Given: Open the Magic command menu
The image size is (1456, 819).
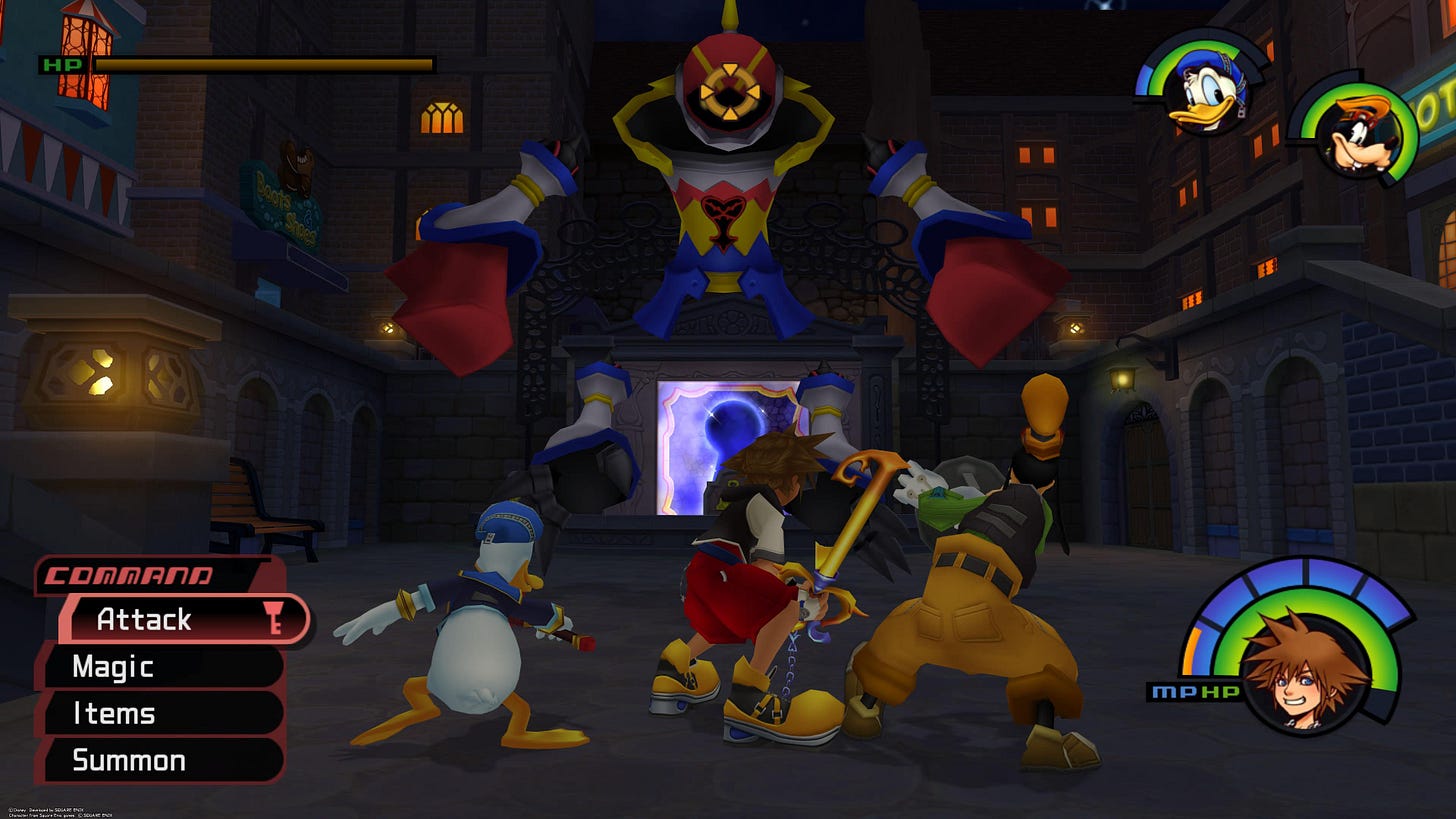Looking at the screenshot, I should tap(113, 666).
